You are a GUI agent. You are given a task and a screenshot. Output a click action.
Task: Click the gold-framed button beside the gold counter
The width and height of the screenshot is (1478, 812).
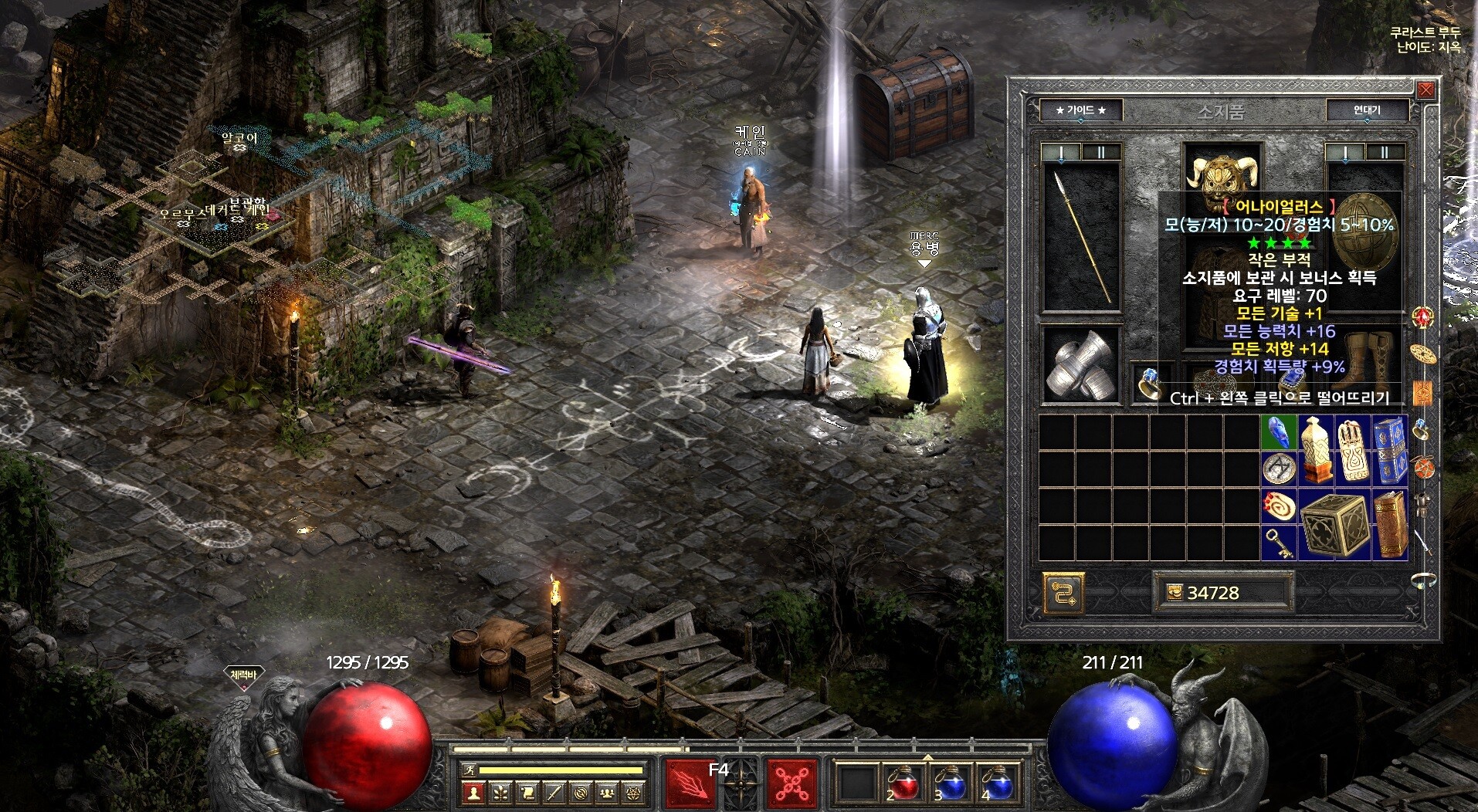(1063, 593)
